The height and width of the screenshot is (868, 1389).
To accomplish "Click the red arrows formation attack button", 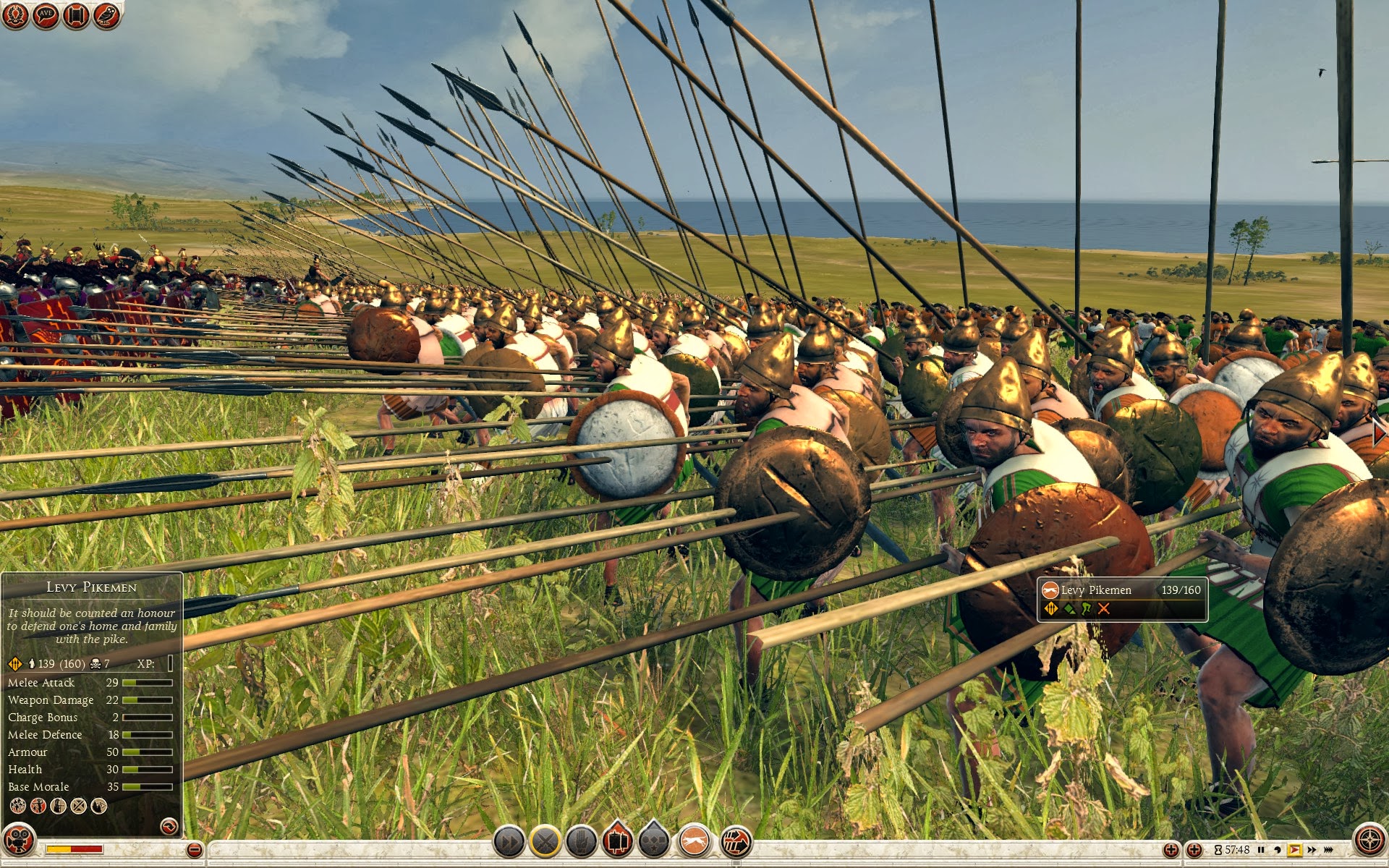I will (736, 842).
